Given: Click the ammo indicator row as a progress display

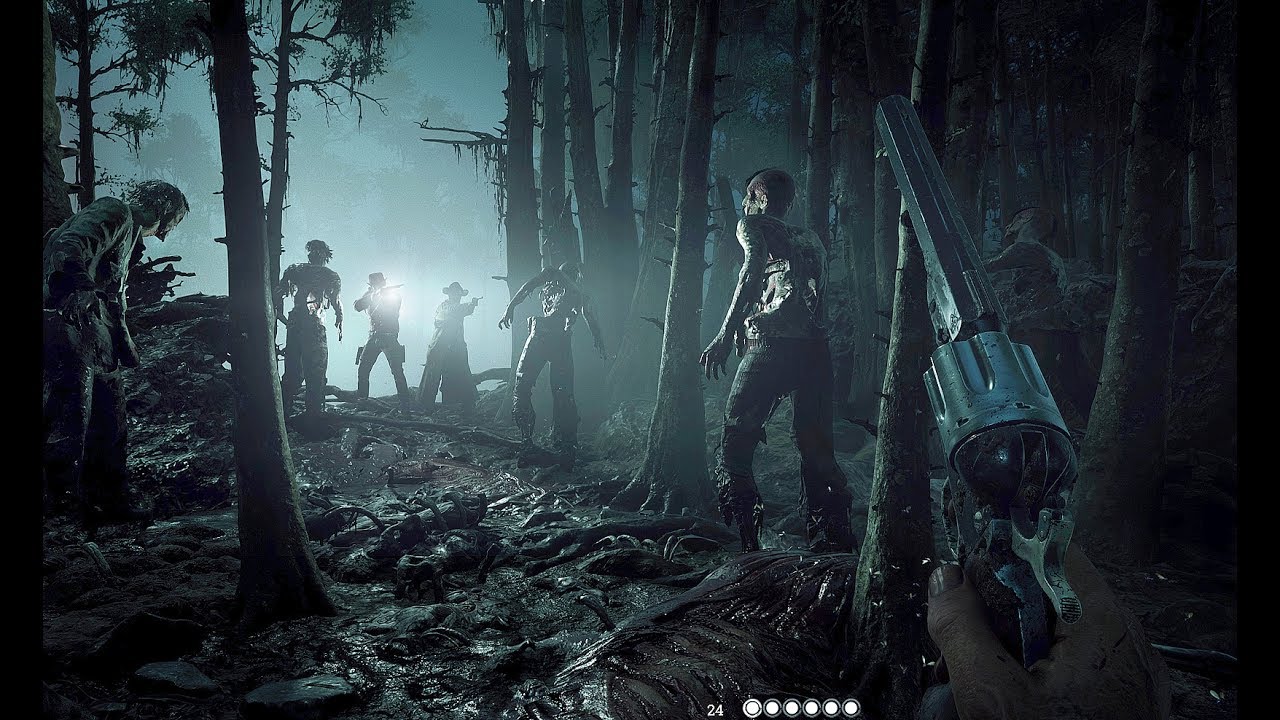Looking at the screenshot, I should (800, 706).
